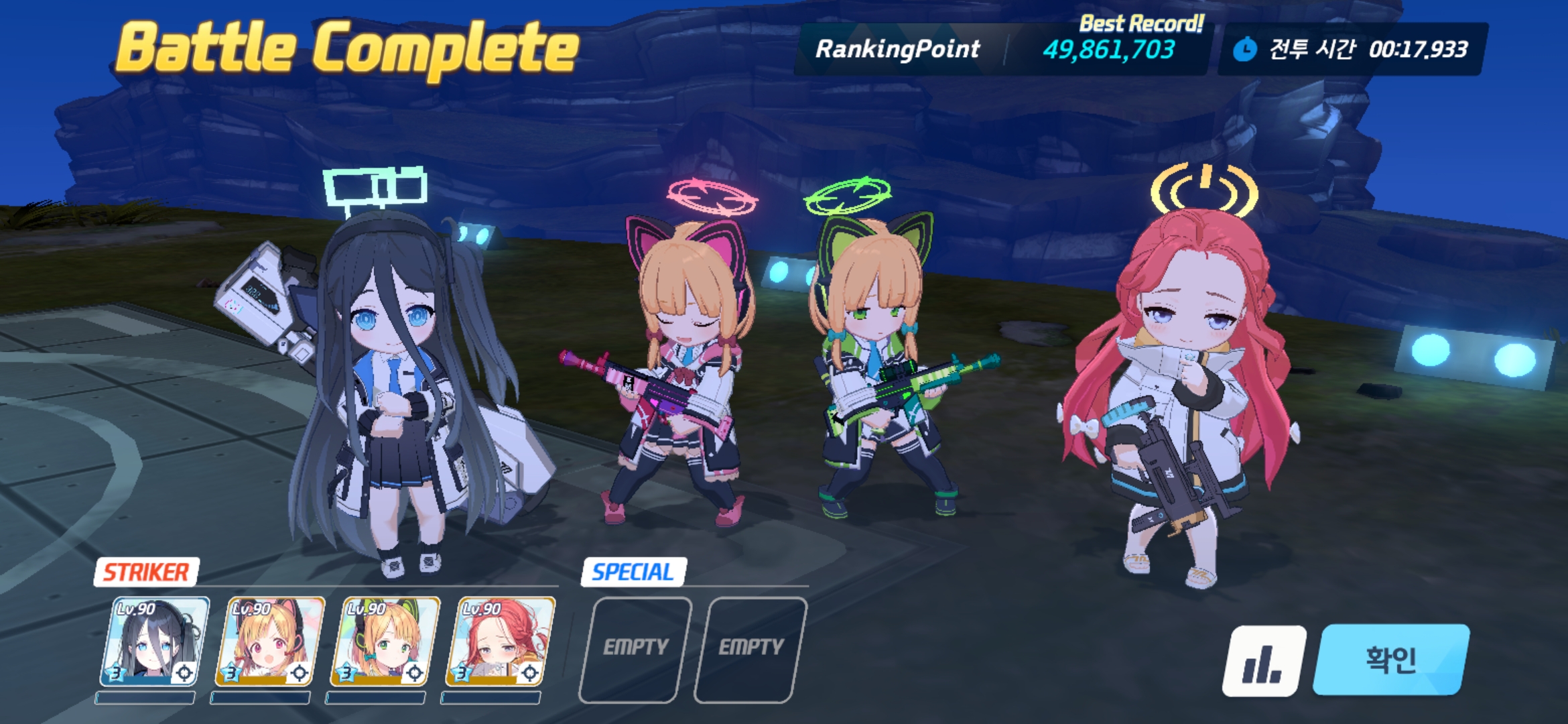
Task: Select the black-haired striker portrait
Action: [x=154, y=642]
